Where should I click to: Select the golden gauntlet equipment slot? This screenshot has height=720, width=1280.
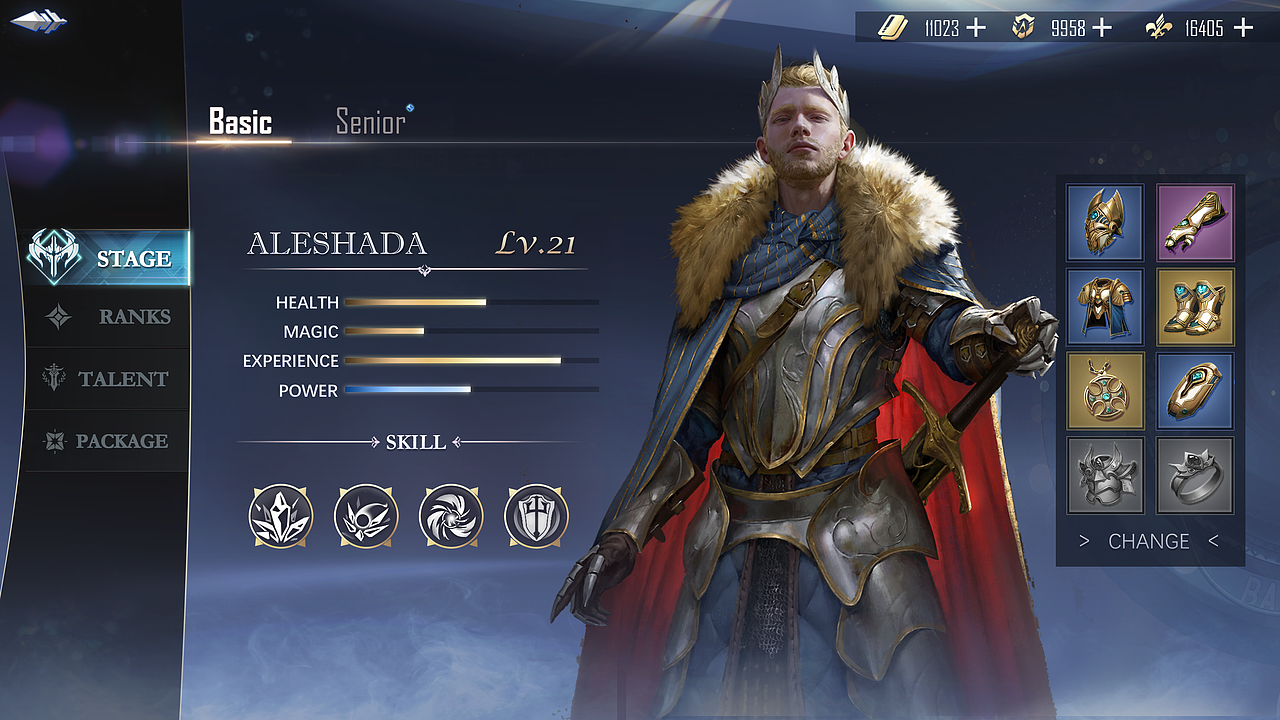tap(1195, 222)
